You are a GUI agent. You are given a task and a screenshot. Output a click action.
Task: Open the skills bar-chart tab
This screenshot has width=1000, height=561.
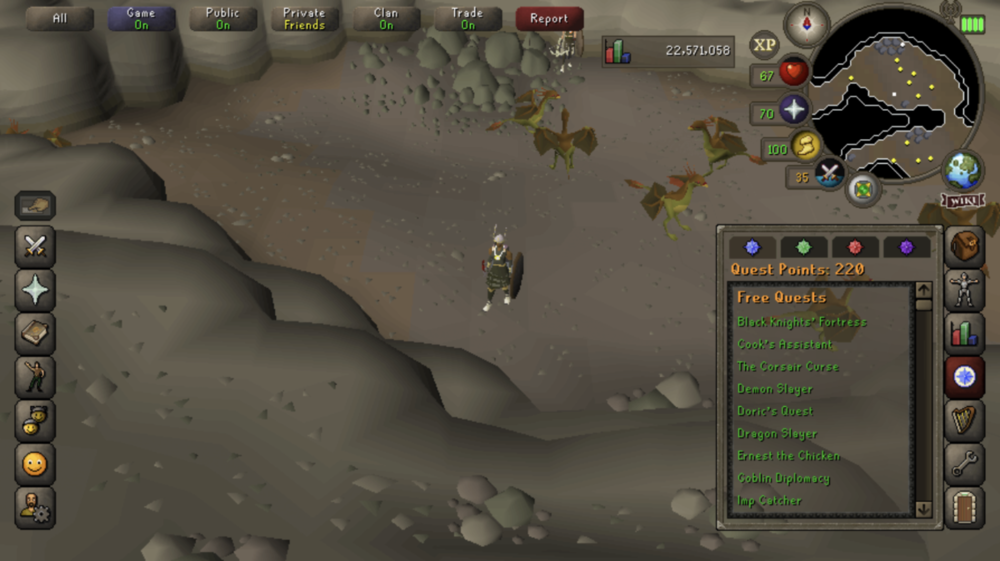pos(965,333)
